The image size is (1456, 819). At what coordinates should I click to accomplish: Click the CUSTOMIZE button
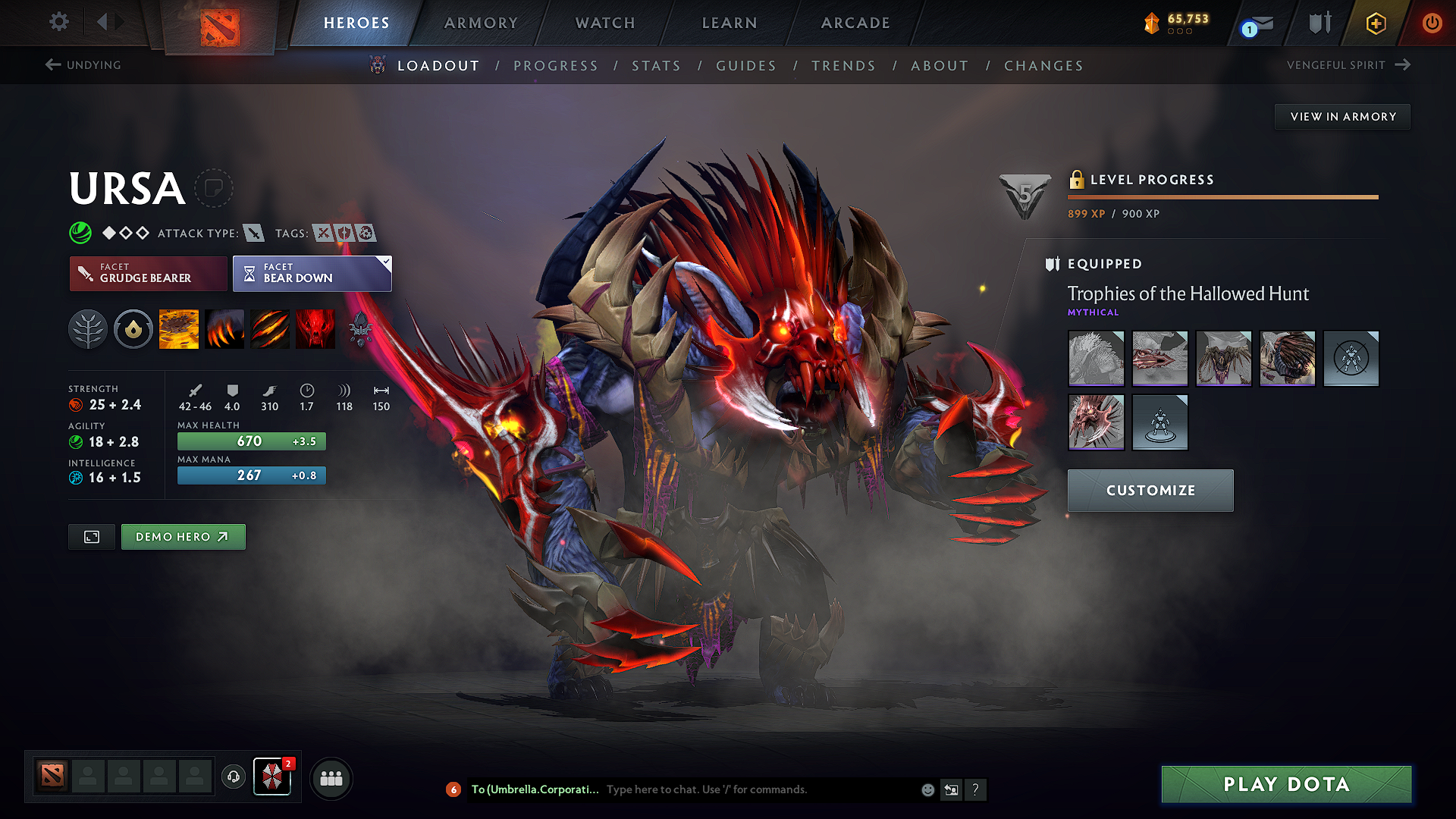[1150, 490]
